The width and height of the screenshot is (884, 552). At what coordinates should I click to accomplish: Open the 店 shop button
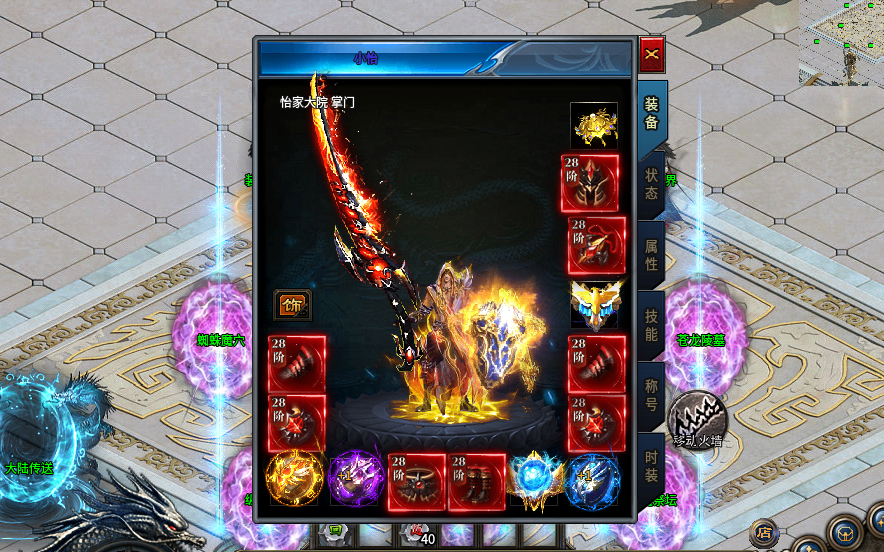click(764, 533)
